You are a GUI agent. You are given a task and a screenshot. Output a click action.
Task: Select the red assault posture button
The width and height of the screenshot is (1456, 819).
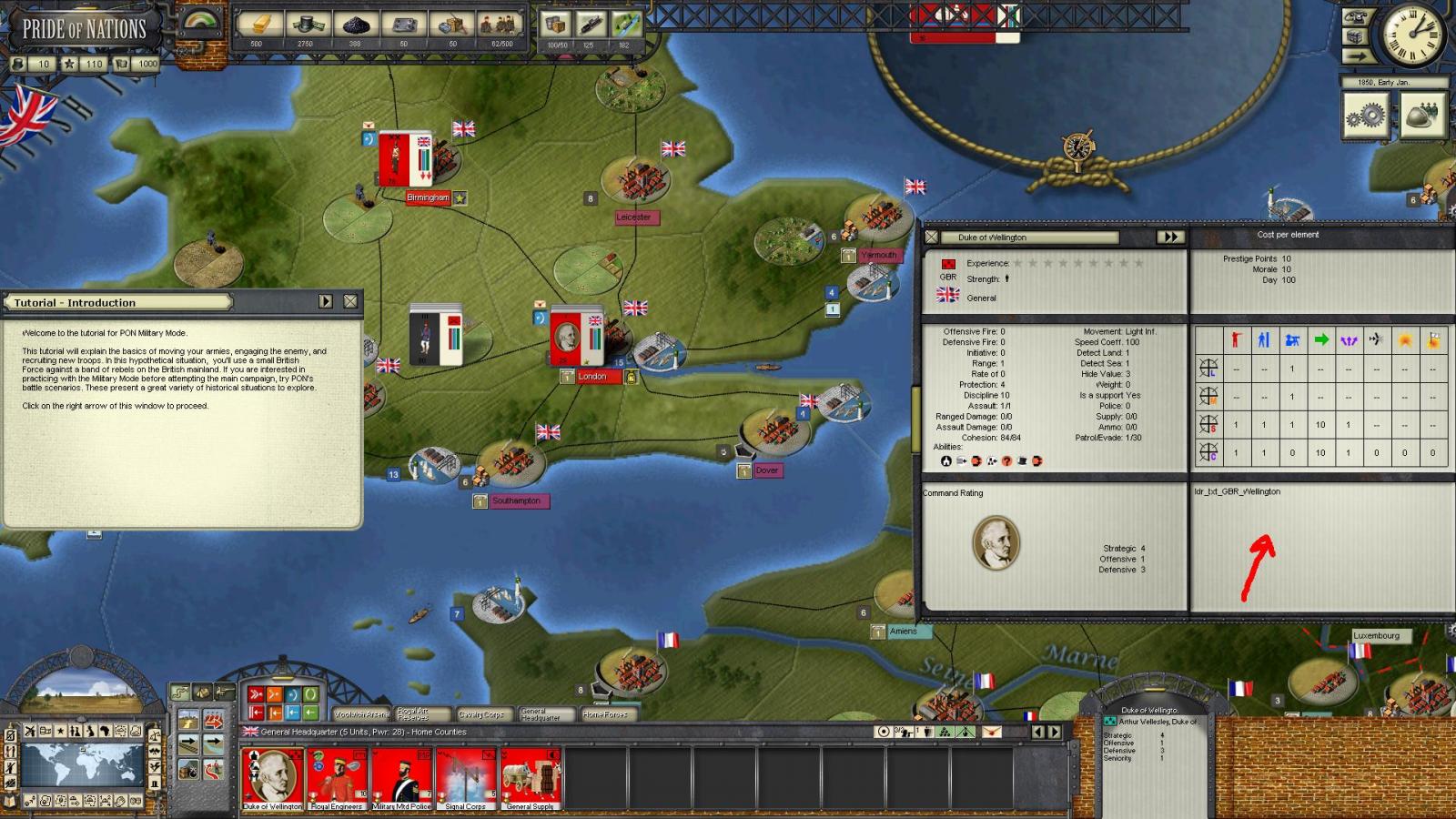coord(257,695)
